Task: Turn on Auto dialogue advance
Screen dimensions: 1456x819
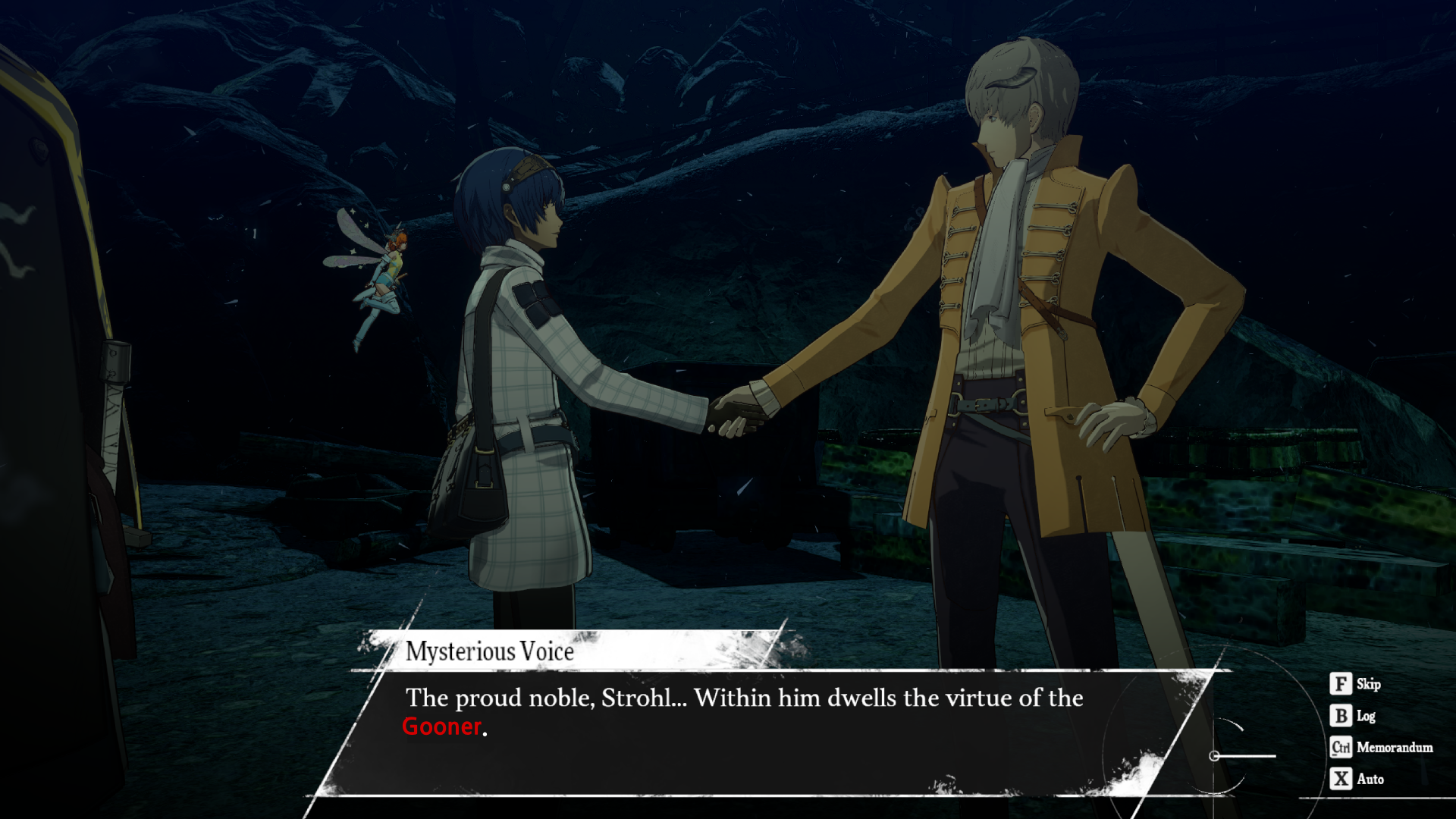Action: [1357, 779]
